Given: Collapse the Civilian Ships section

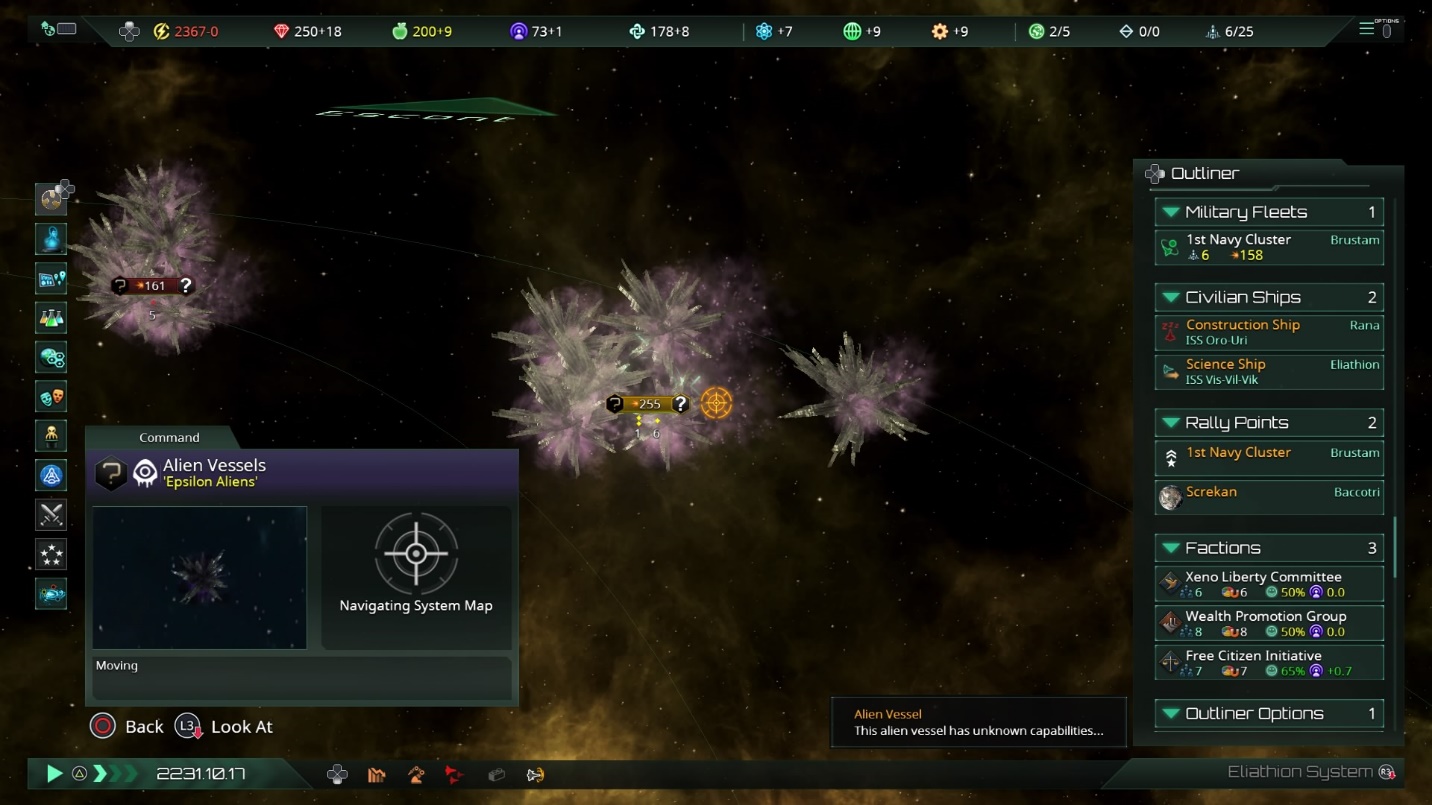Looking at the screenshot, I should click(x=1171, y=297).
